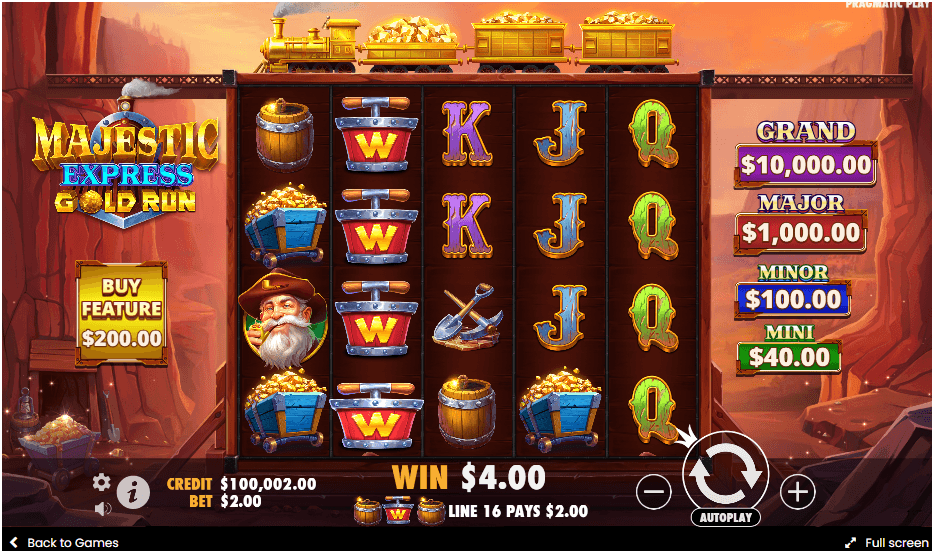Go back to Games
Viewport: 934px width, 553px height.
(x=64, y=542)
